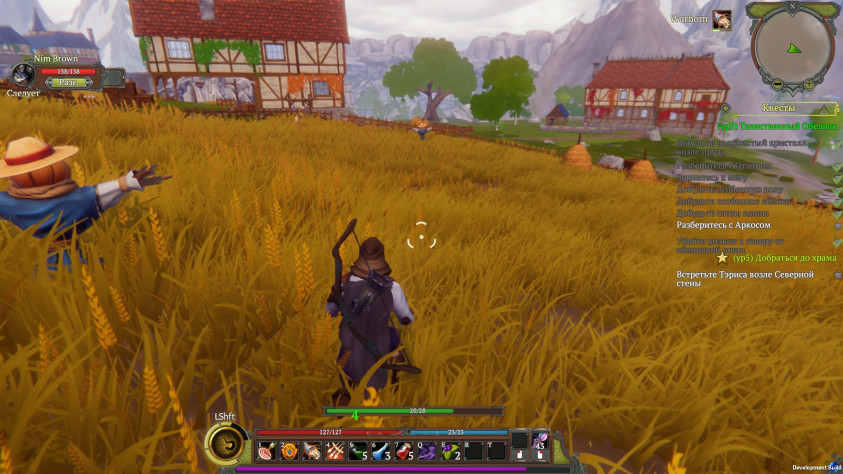
Task: Click the round LShft dodge ability icon
Action: point(226,443)
